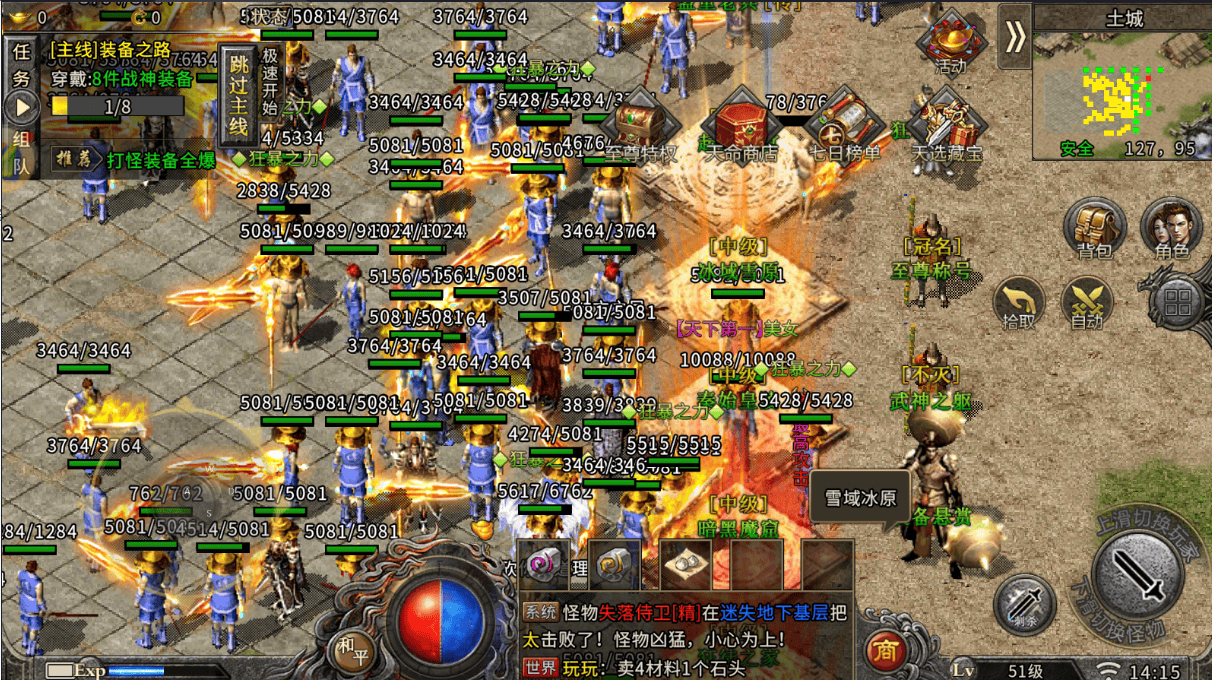Select the 任务 quest tab
This screenshot has width=1212, height=680.
21,63
